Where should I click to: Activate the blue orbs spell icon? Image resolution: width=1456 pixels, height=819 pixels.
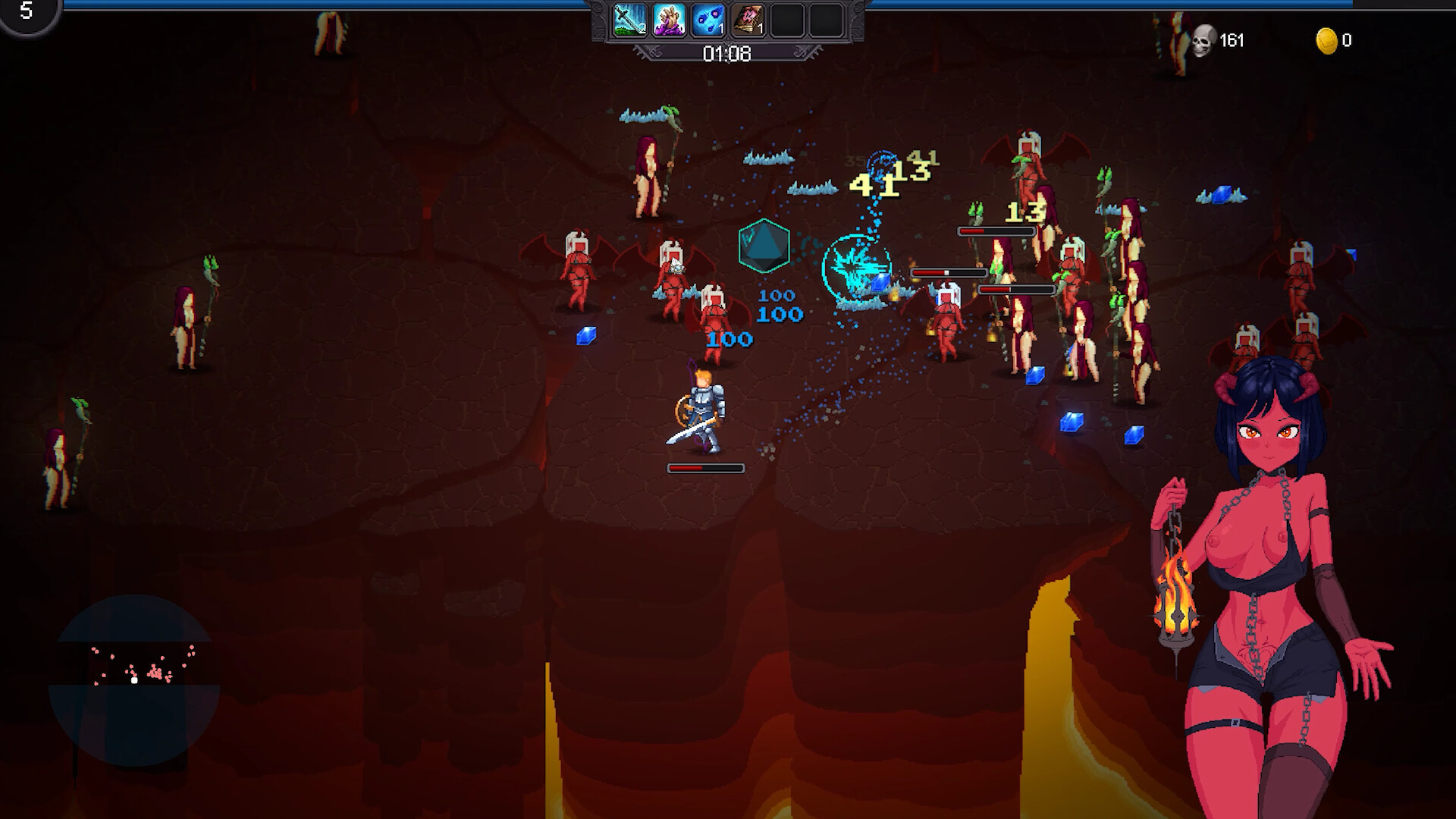[708, 20]
